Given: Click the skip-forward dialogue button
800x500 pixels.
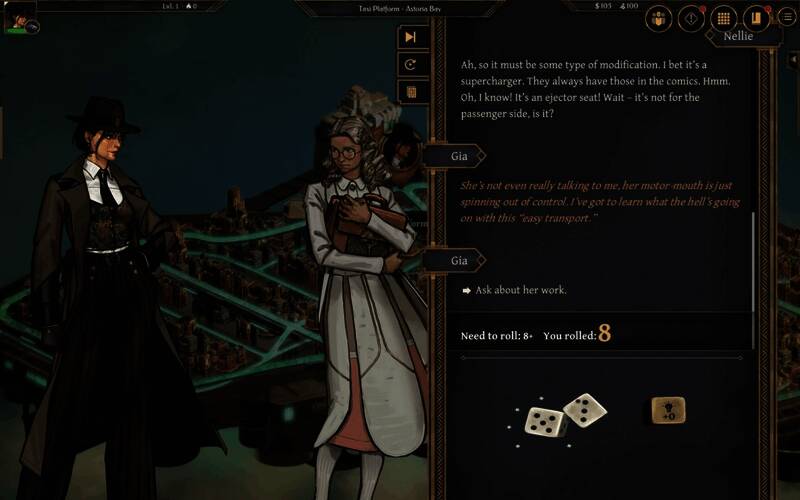Looking at the screenshot, I should [x=410, y=37].
